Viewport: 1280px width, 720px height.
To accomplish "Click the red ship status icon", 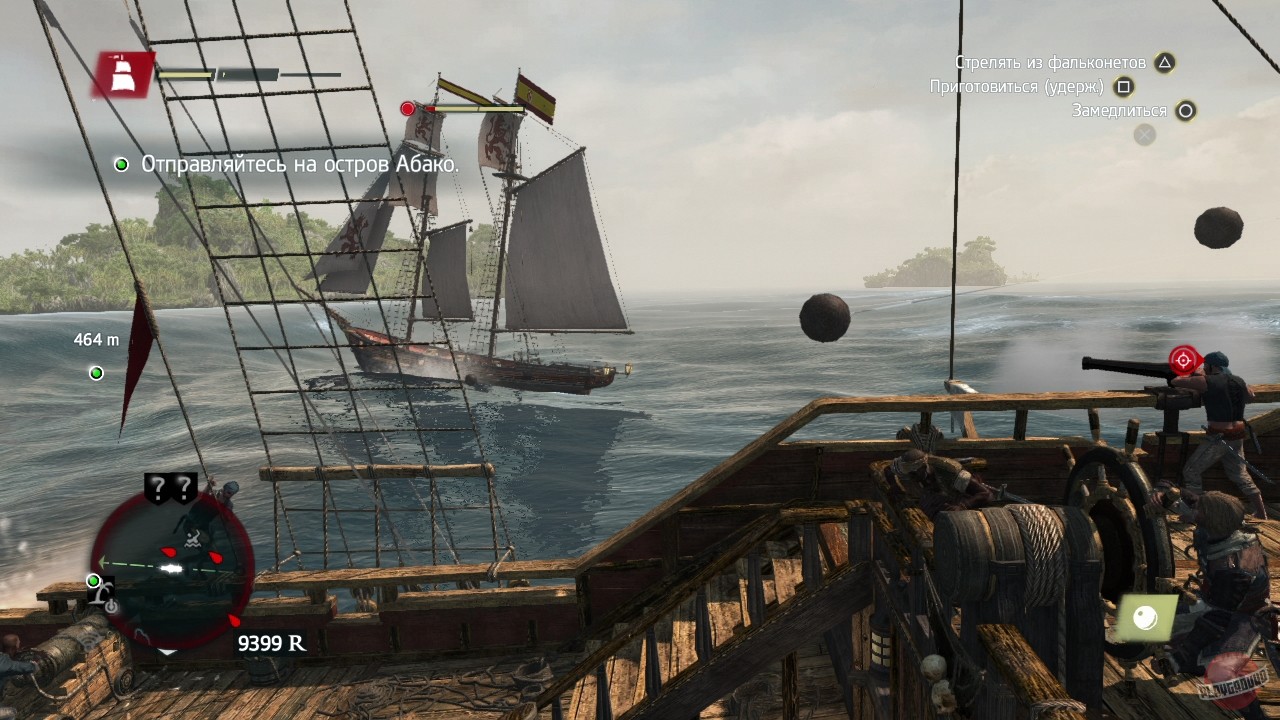I will pyautogui.click(x=123, y=74).
